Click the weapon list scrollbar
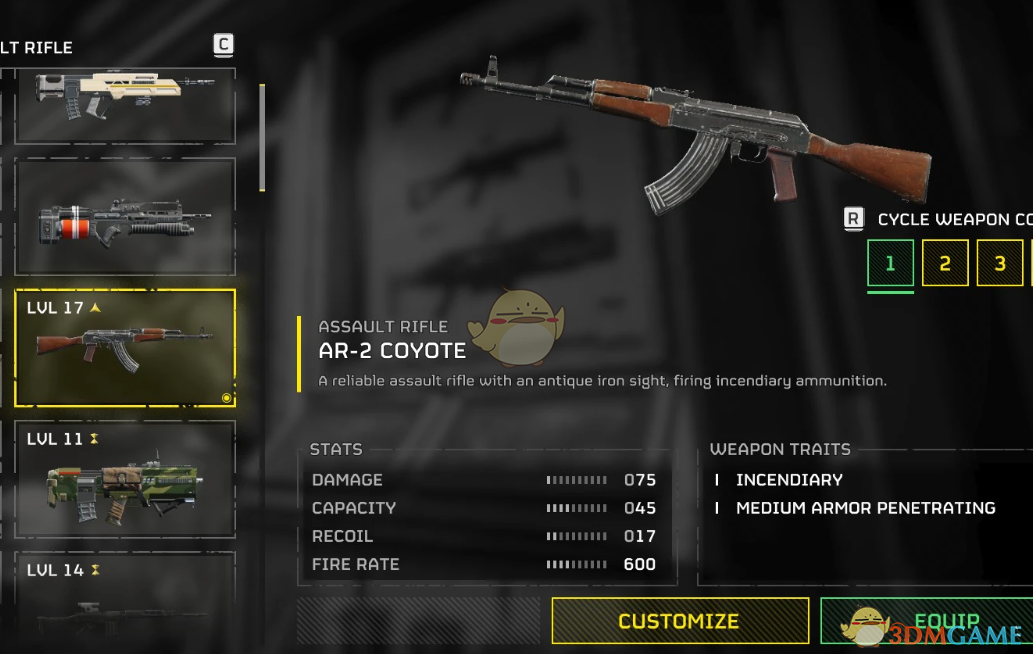Image resolution: width=1033 pixels, height=654 pixels. [x=262, y=137]
